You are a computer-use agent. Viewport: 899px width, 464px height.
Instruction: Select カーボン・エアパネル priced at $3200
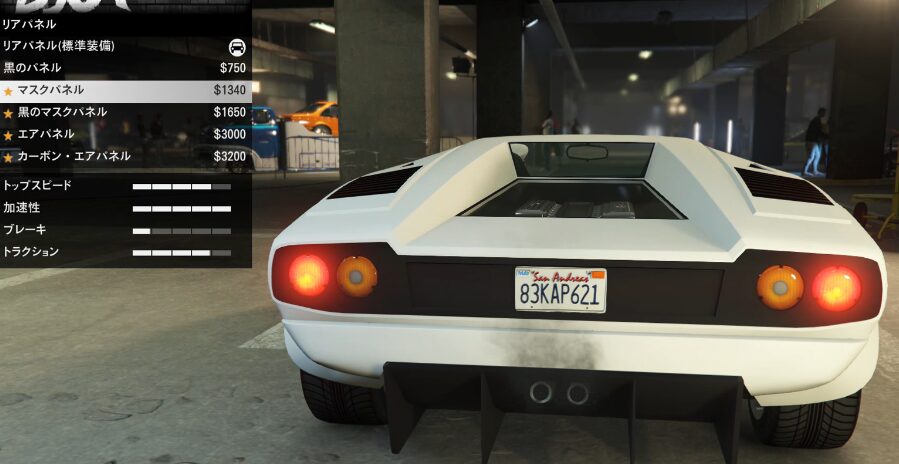[x=125, y=157]
